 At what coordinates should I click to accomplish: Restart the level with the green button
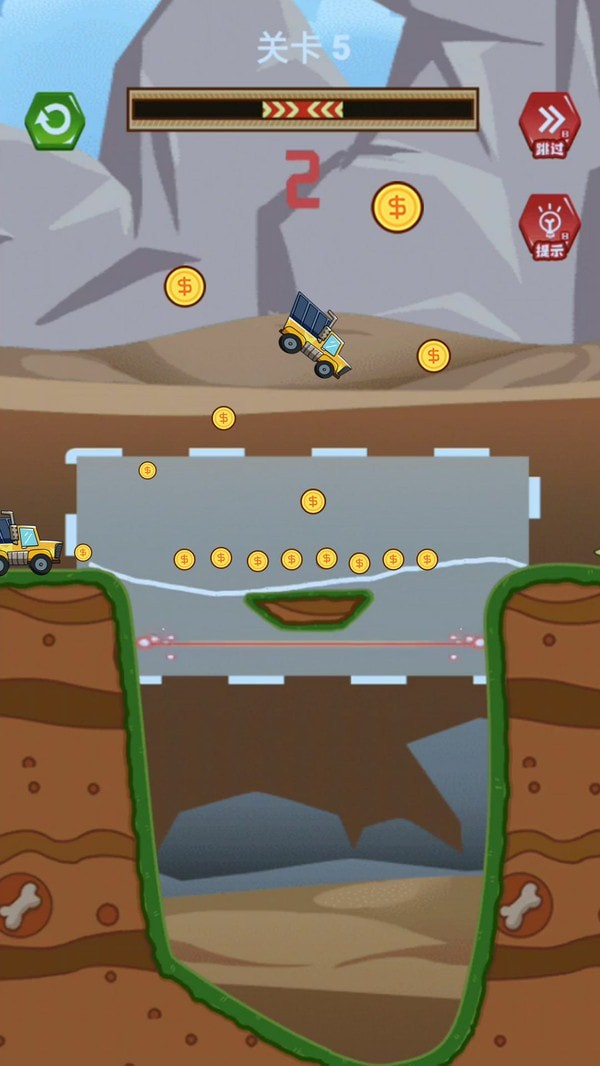point(55,121)
